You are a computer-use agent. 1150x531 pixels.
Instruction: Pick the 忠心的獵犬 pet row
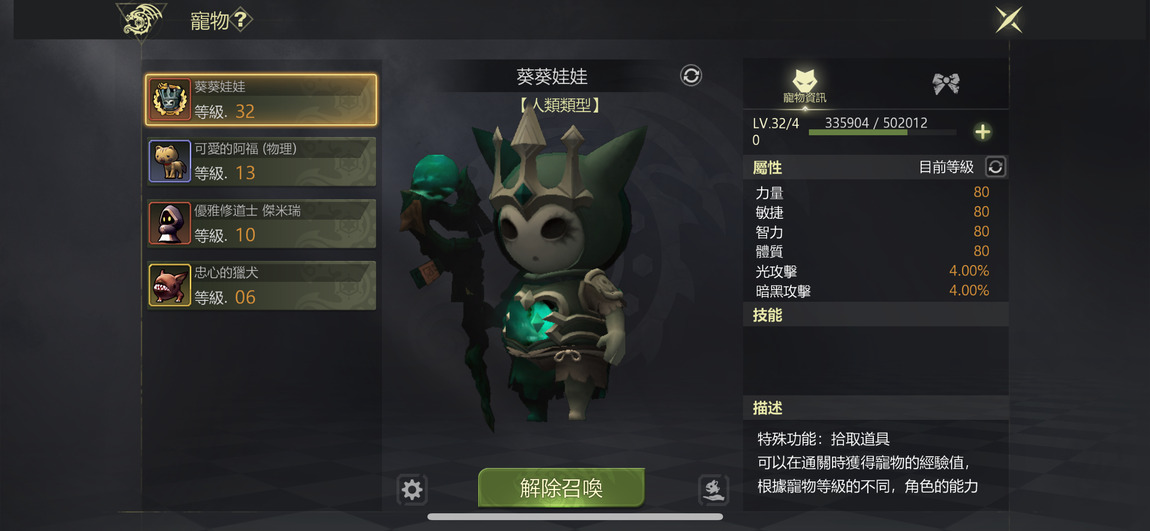261,285
